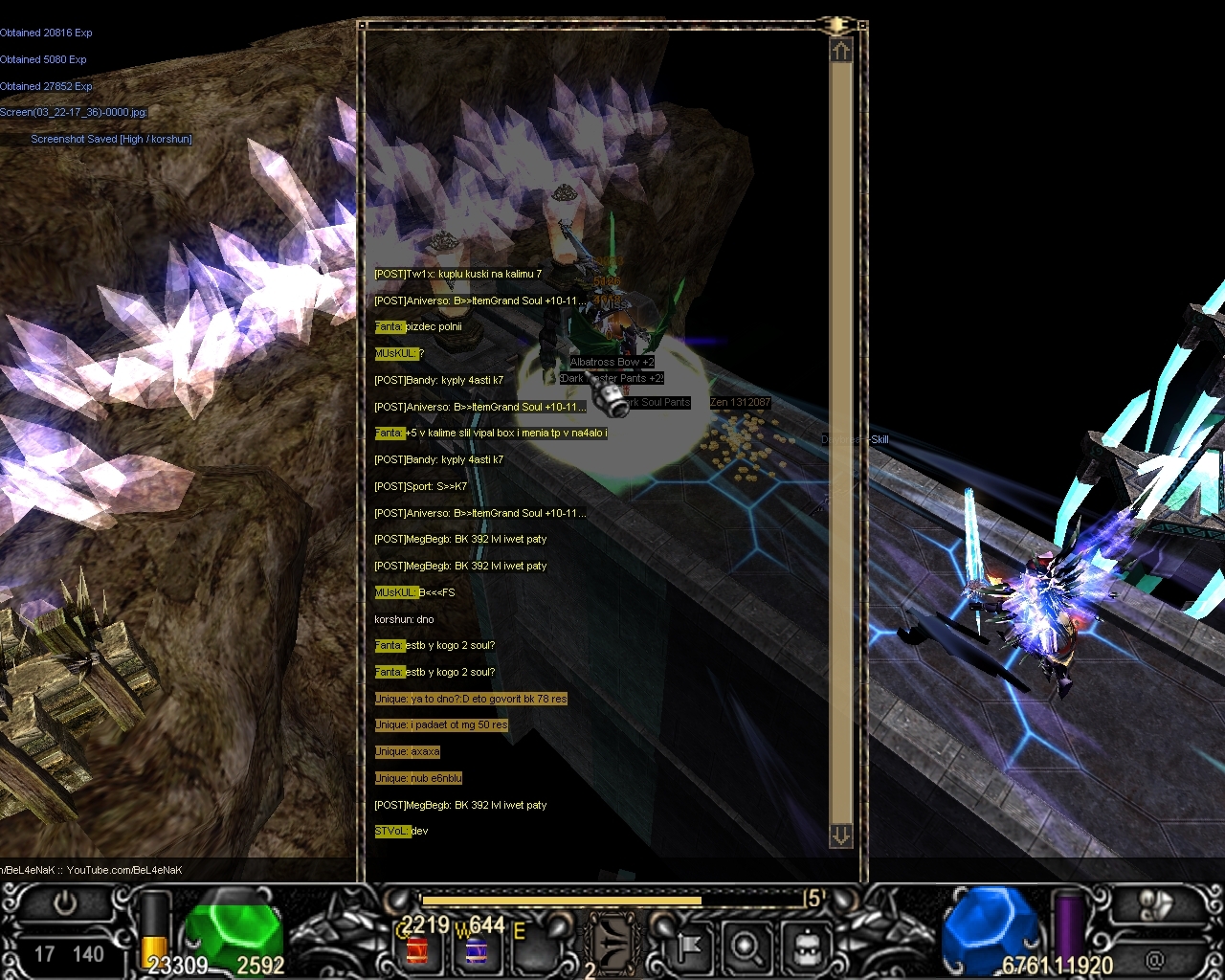Click the power button on the HUD
Viewport: 1225px width, 980px height.
pos(65,904)
